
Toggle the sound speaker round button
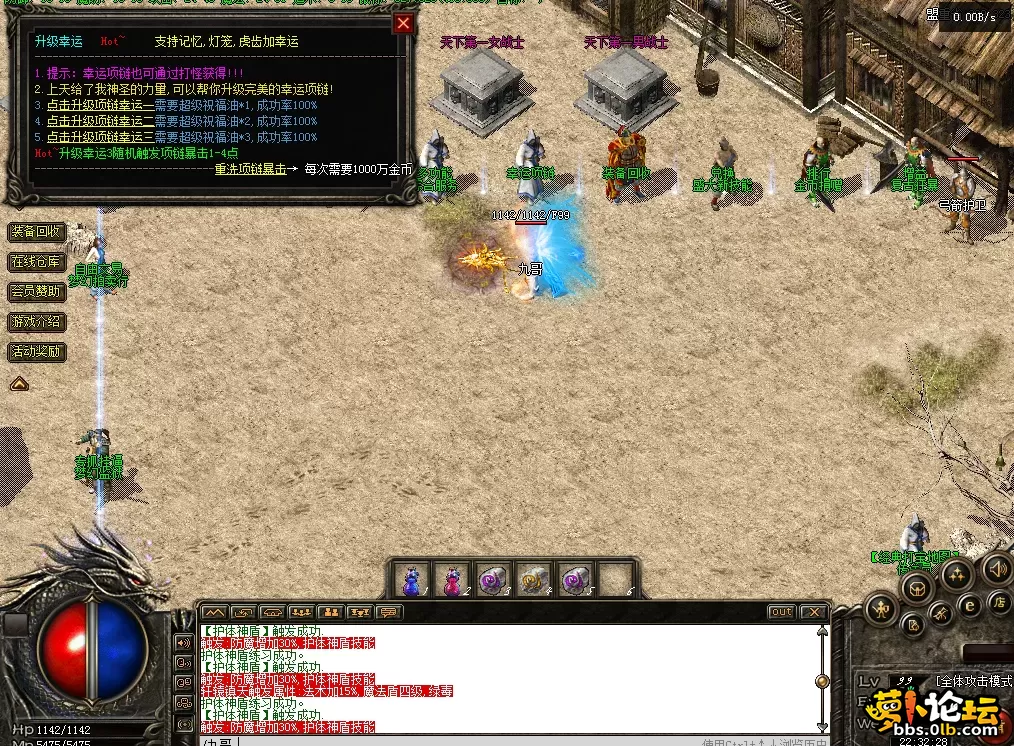[x=996, y=569]
